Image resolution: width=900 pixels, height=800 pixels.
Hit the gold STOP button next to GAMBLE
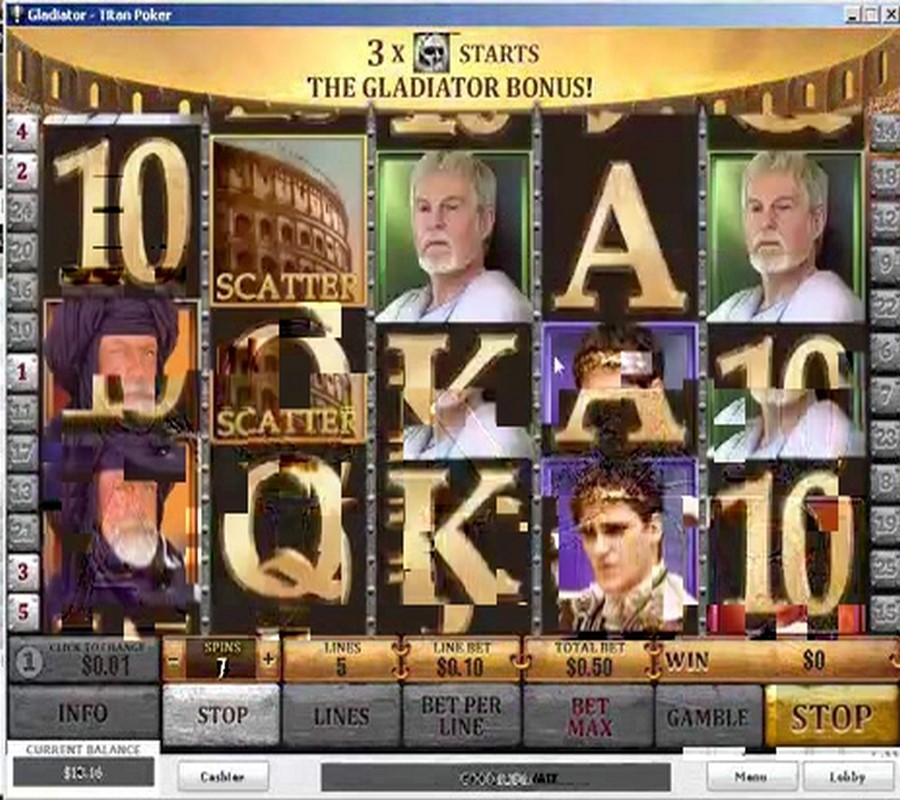(830, 715)
